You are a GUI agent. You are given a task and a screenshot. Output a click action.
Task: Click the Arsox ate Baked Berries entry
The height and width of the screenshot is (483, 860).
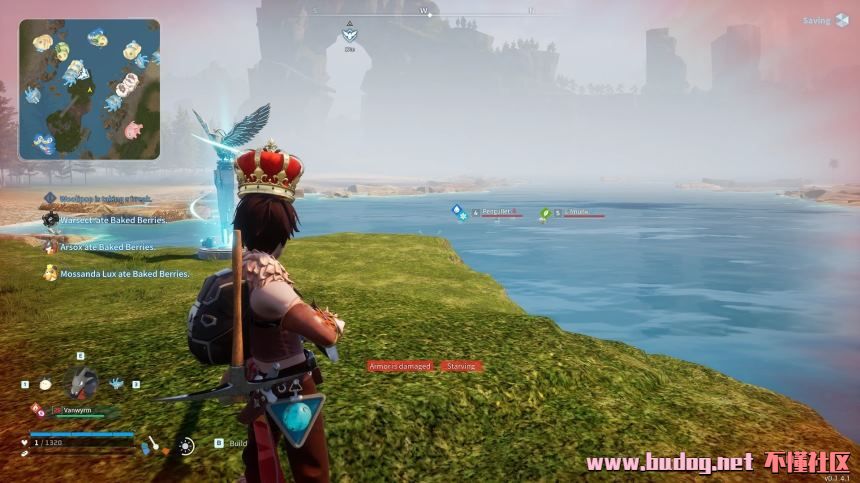pos(100,246)
